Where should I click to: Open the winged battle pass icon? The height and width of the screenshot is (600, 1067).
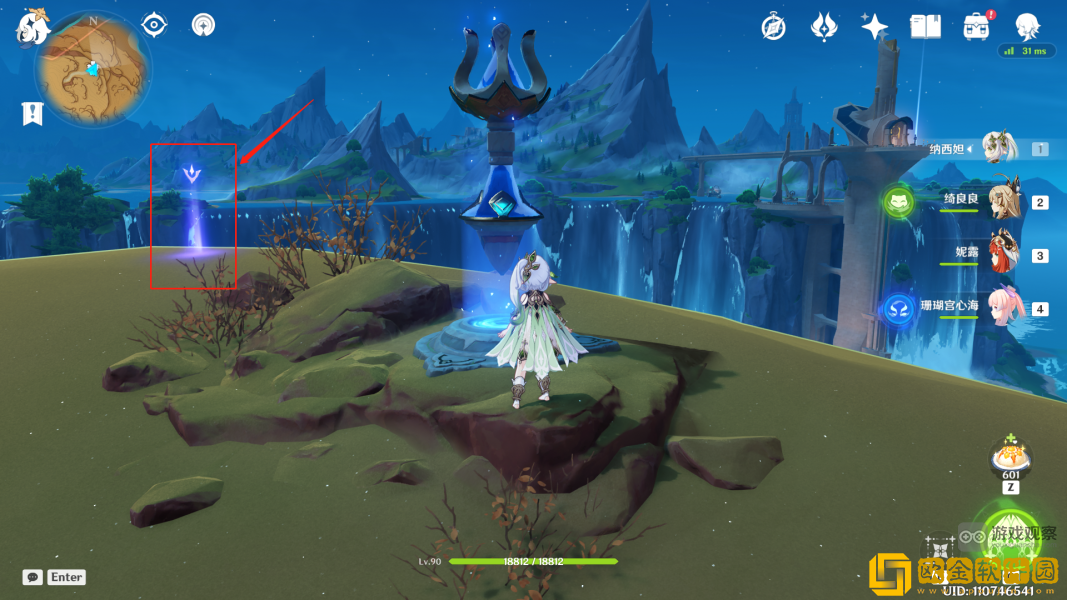824,27
